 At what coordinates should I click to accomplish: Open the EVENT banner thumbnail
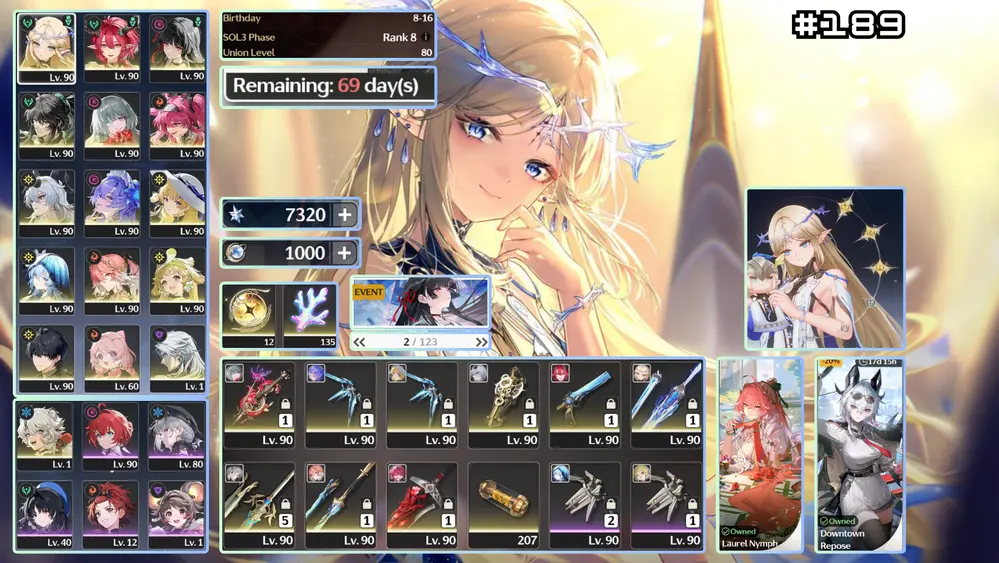pyautogui.click(x=420, y=303)
